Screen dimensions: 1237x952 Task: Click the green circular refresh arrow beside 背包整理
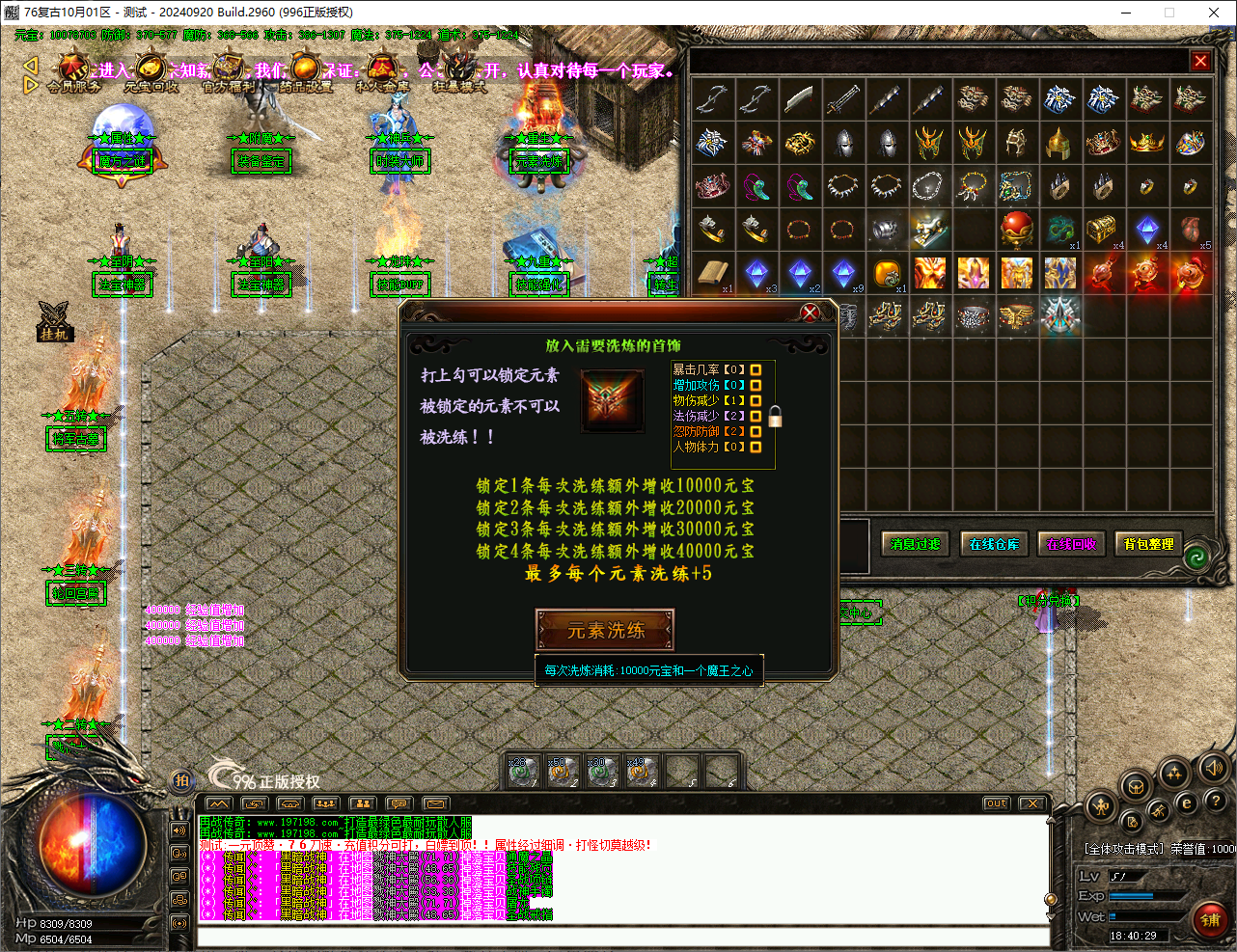[x=1196, y=557]
